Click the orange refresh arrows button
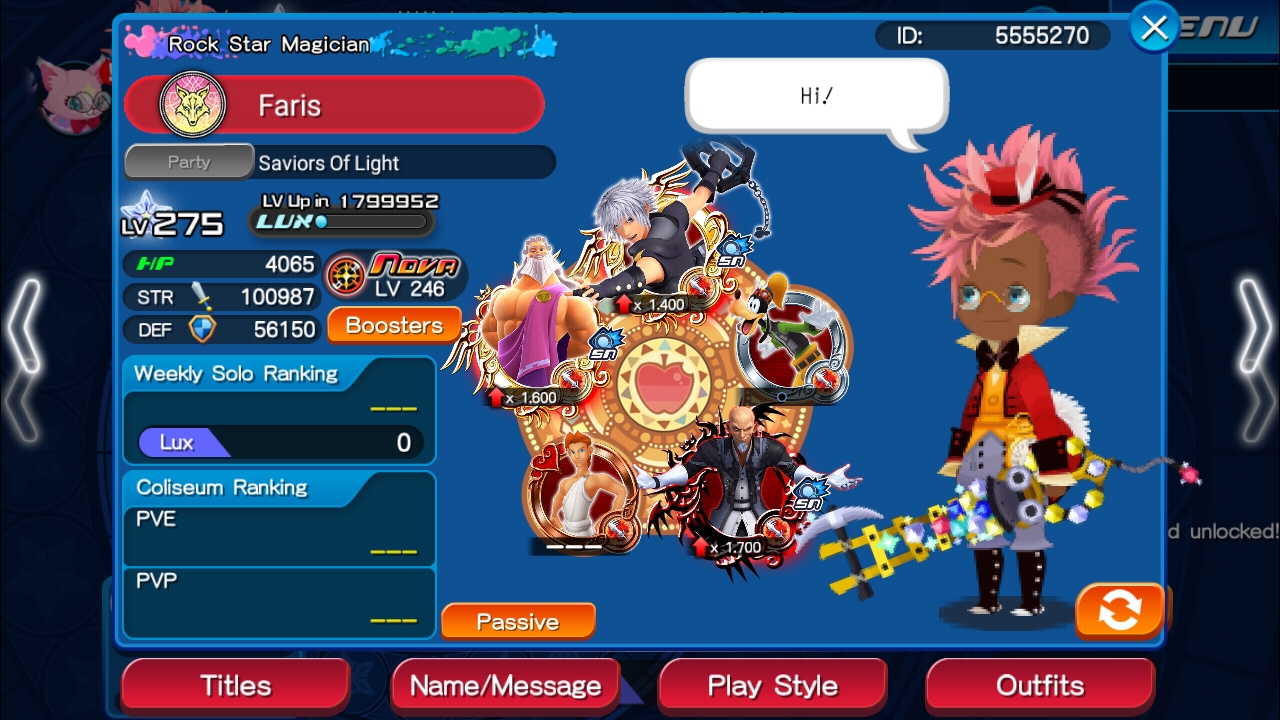This screenshot has height=720, width=1280. [1119, 610]
